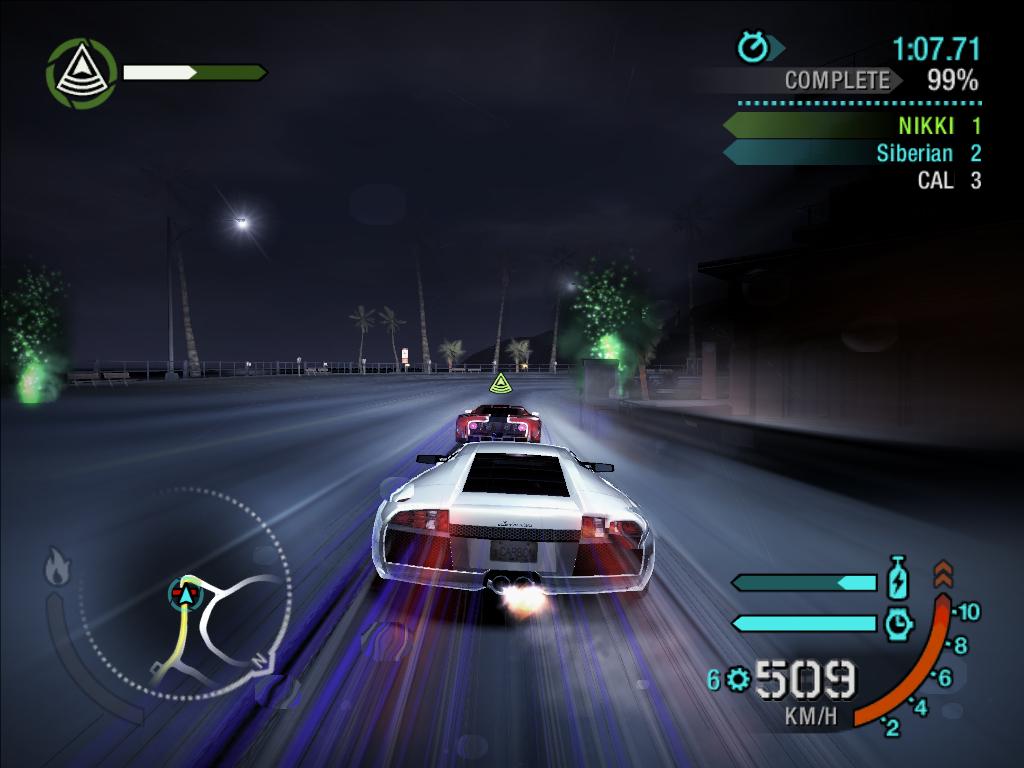Screen dimensions: 1024x768
Task: Click the lap timer stopwatch icon
Action: click(752, 47)
